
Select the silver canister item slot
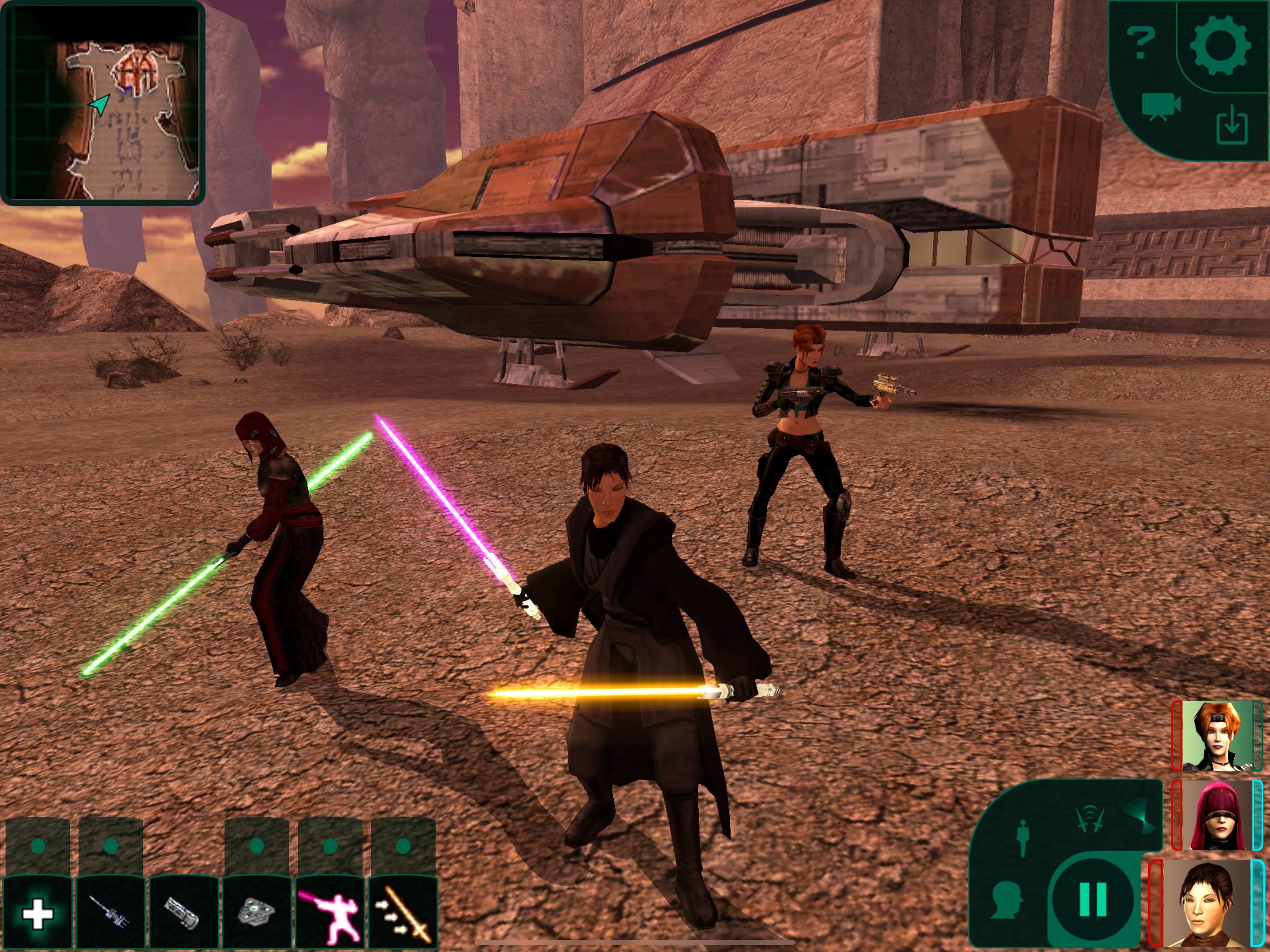(183, 913)
